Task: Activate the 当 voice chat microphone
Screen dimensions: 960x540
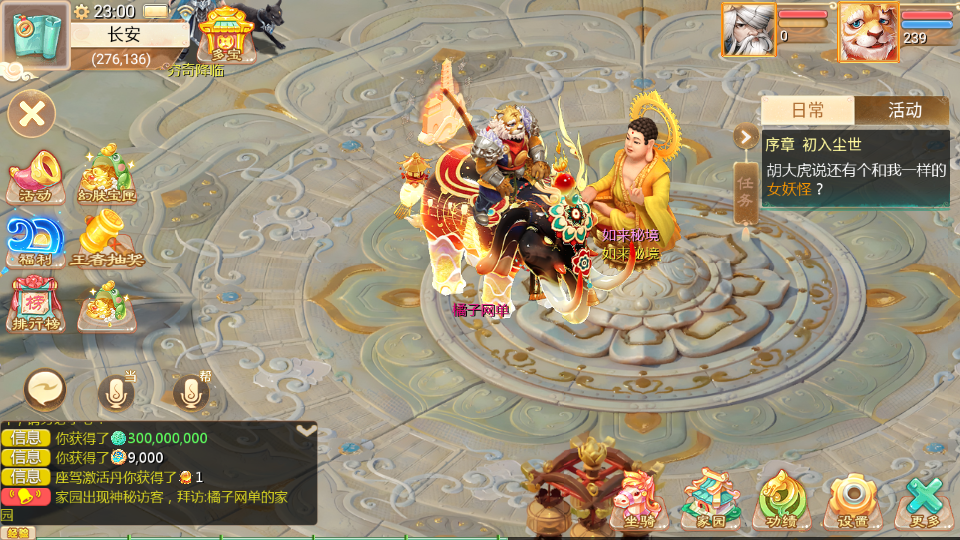Action: point(116,392)
